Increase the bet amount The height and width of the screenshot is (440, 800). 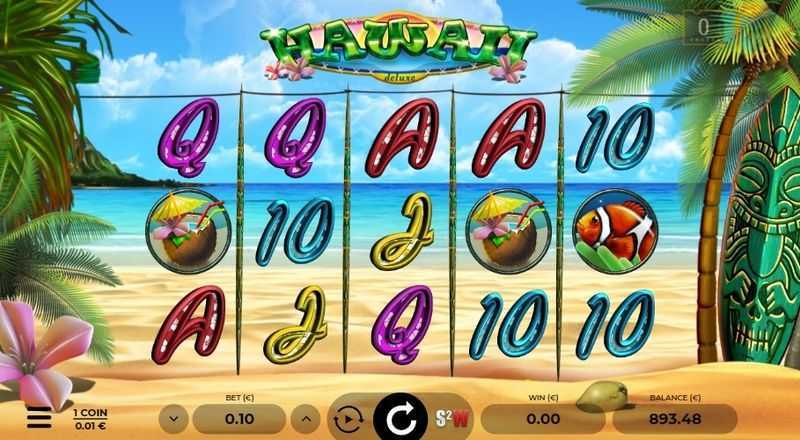[309, 418]
